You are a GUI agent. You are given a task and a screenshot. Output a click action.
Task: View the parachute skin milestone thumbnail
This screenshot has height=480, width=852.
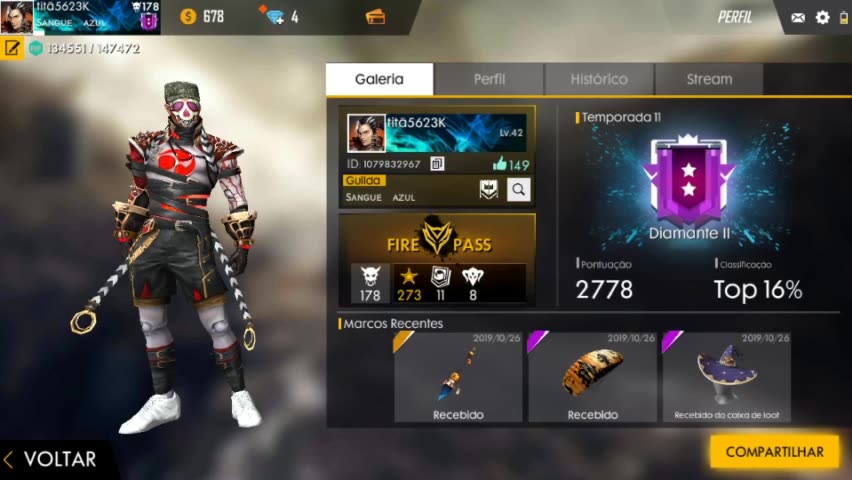[x=592, y=376]
